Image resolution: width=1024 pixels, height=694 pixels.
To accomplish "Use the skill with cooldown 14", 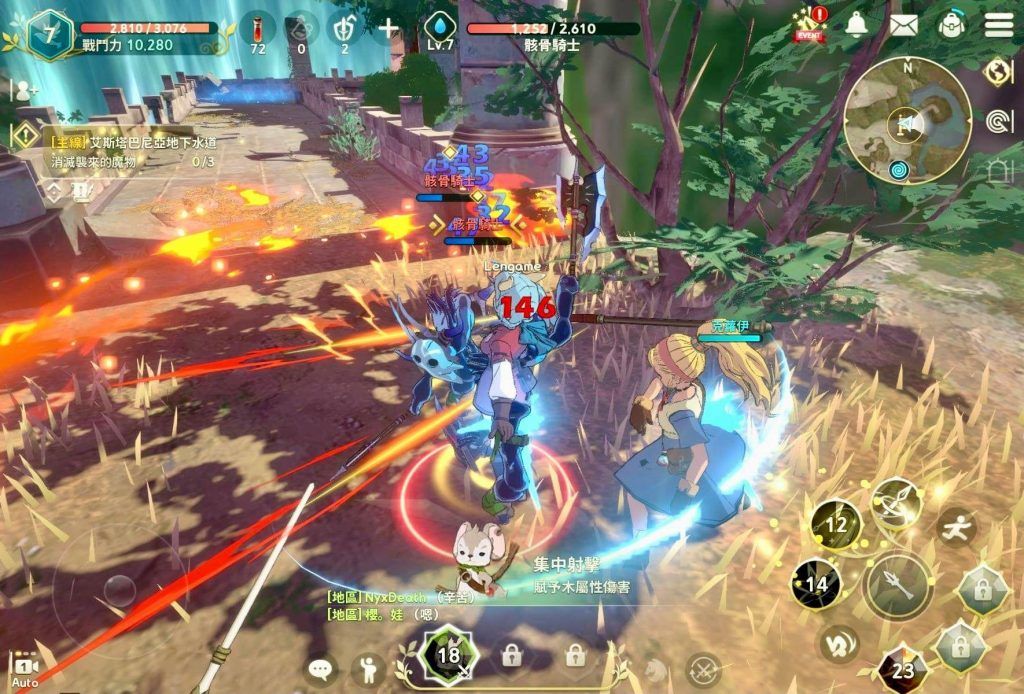I will 816,584.
